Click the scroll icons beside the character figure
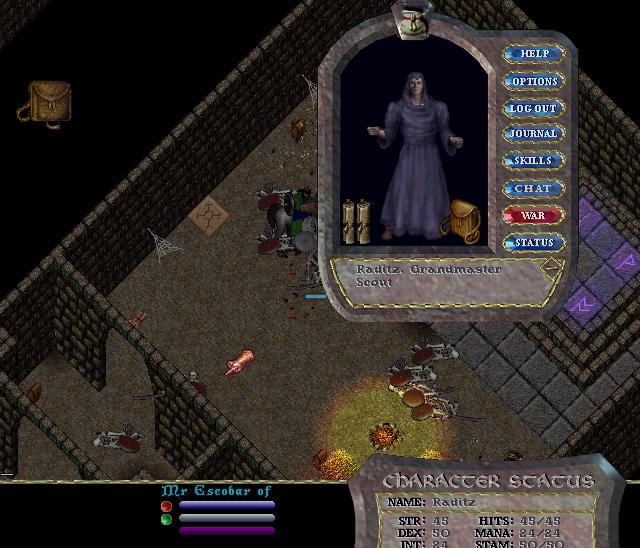Viewport: 640px width, 548px height. pos(356,220)
